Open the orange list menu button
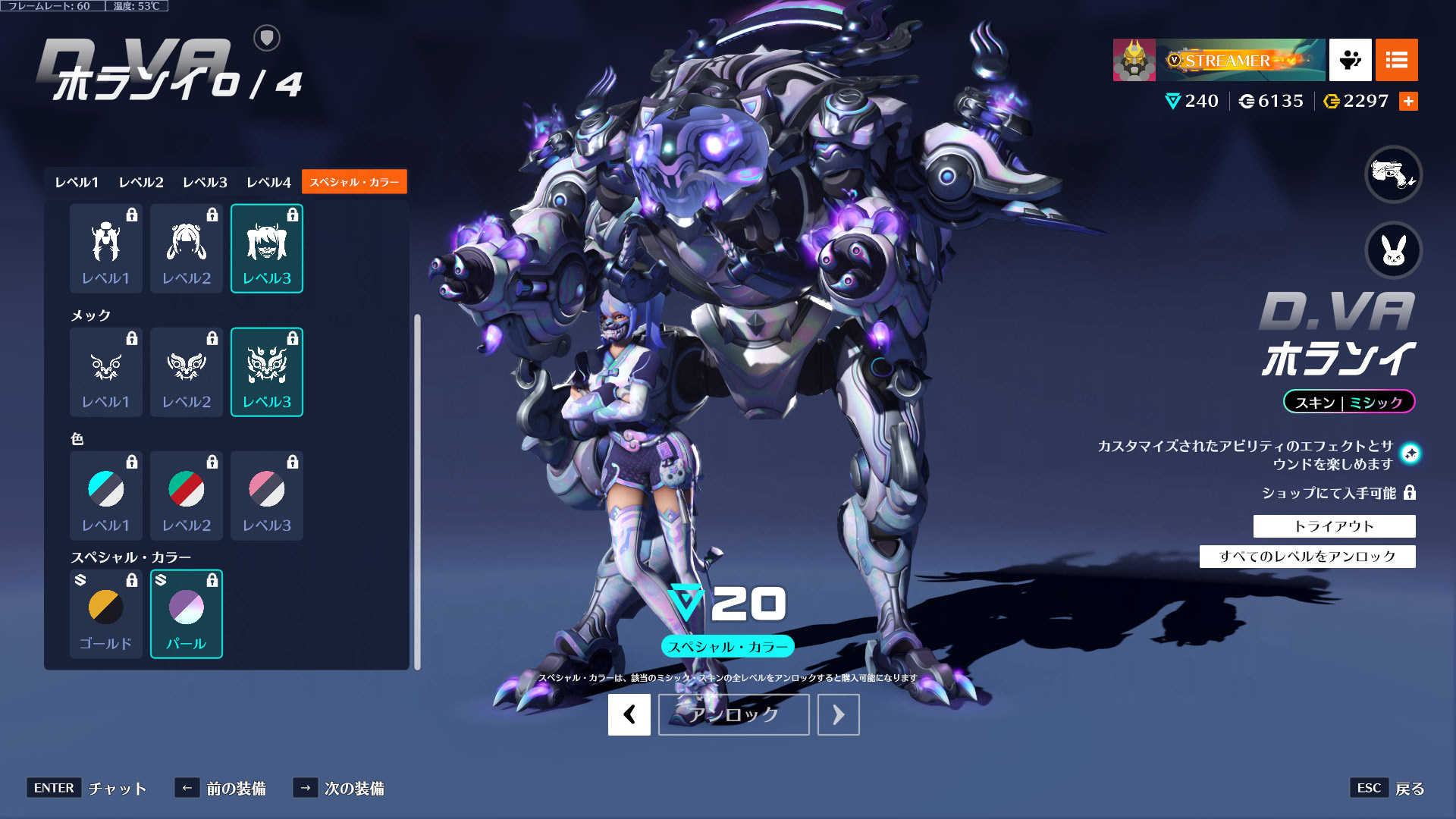This screenshot has width=1456, height=819. coord(1396,60)
